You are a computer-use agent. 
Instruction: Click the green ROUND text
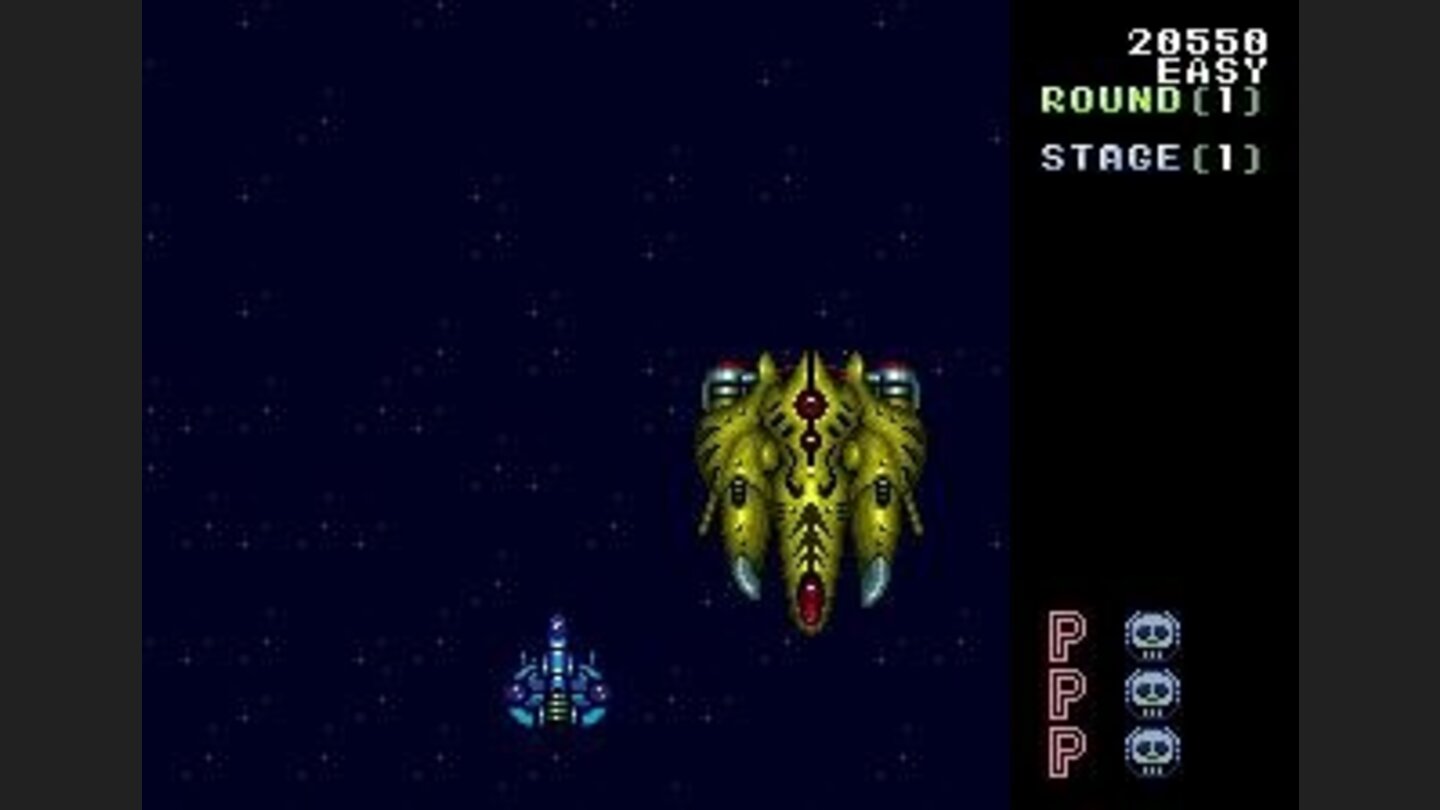1112,101
